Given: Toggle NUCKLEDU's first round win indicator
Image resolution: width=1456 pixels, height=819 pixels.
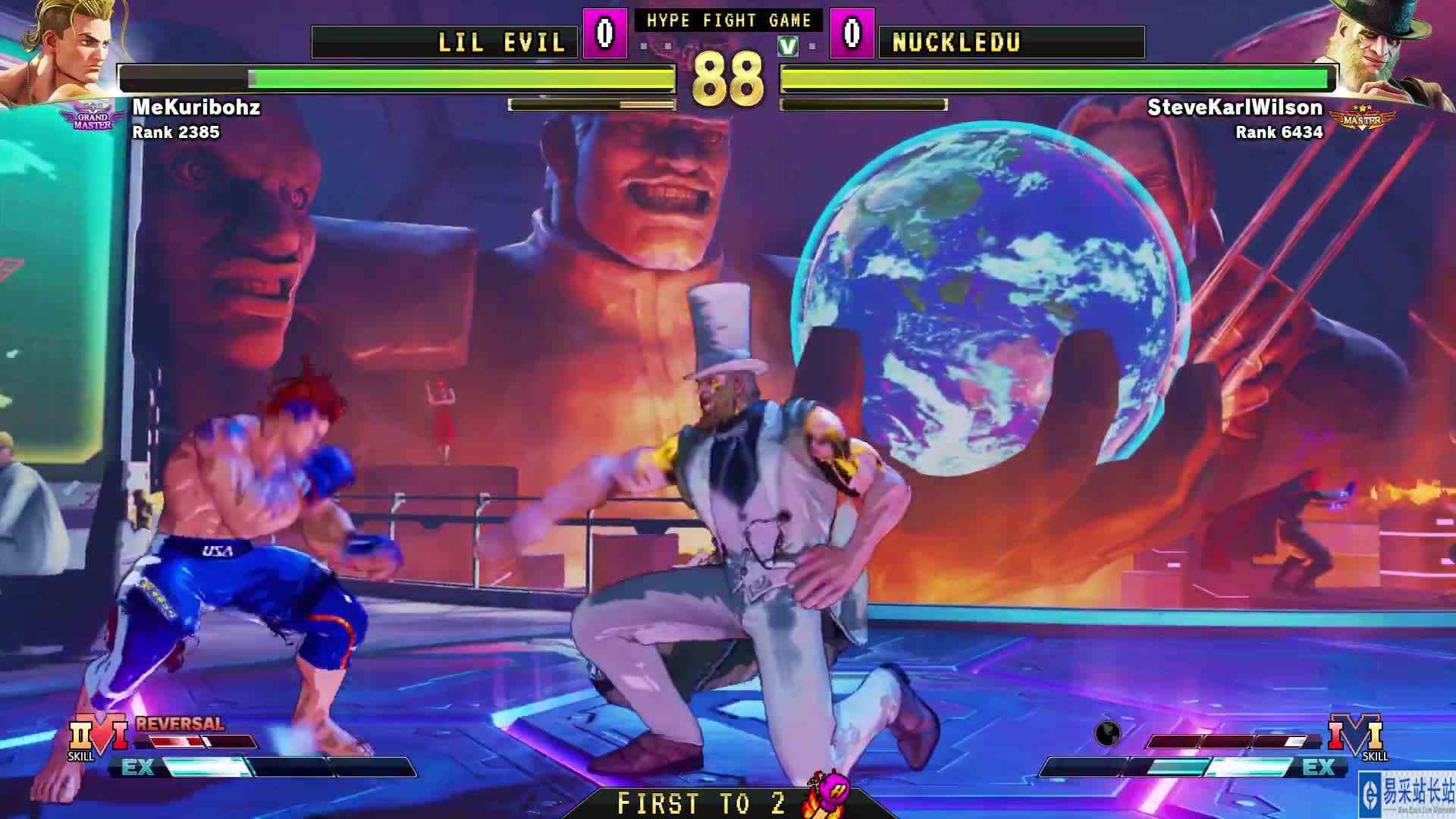Looking at the screenshot, I should tap(814, 47).
